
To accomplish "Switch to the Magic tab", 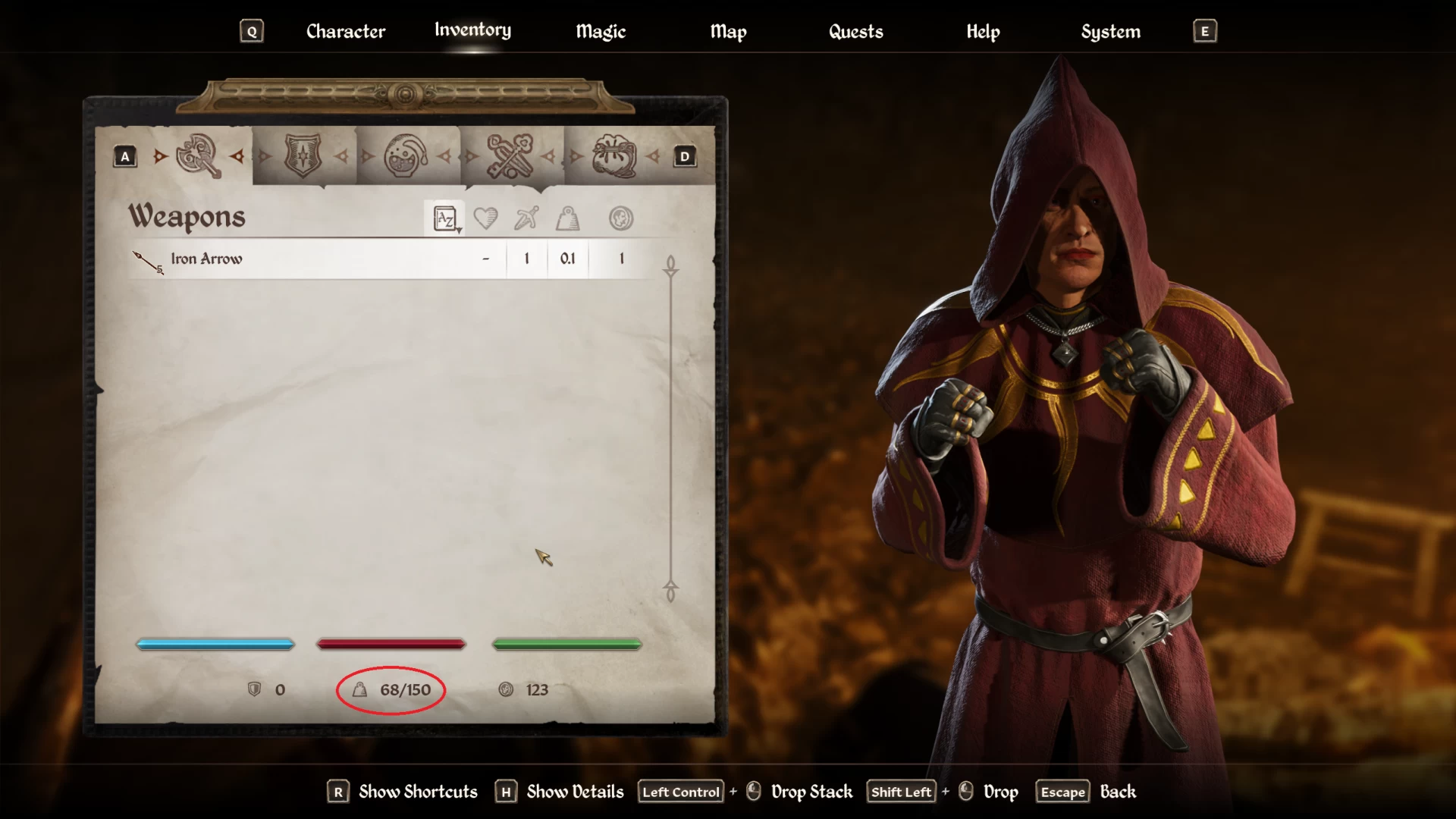I will 601,32.
